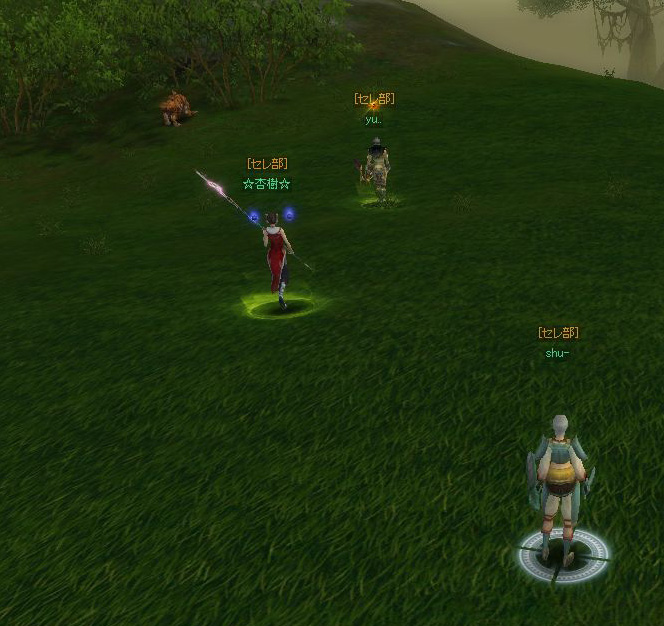Target the yu.. player nameplate
The width and height of the screenshot is (664, 626).
pyautogui.click(x=373, y=119)
